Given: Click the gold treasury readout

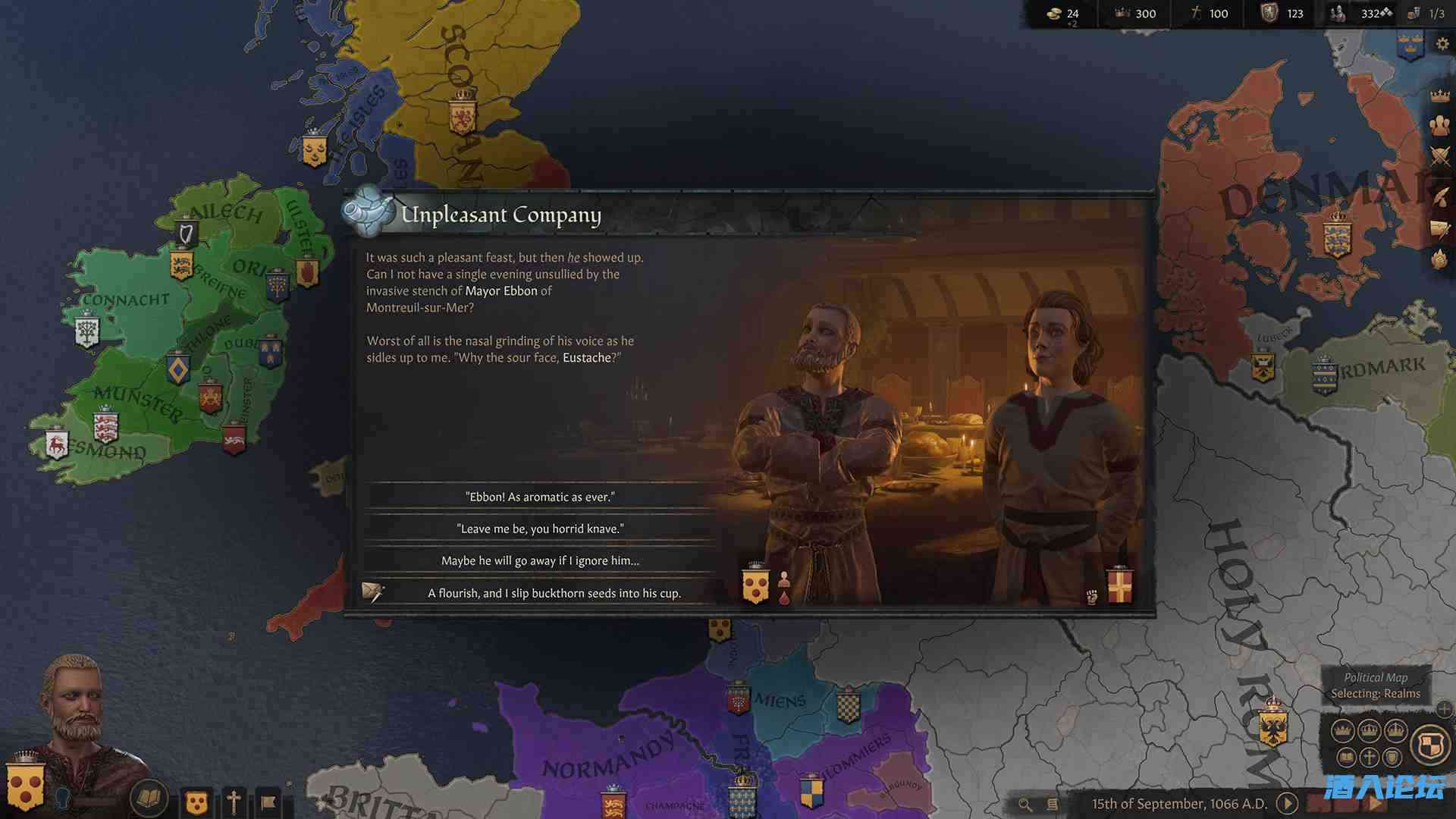Looking at the screenshot, I should coord(1063,14).
